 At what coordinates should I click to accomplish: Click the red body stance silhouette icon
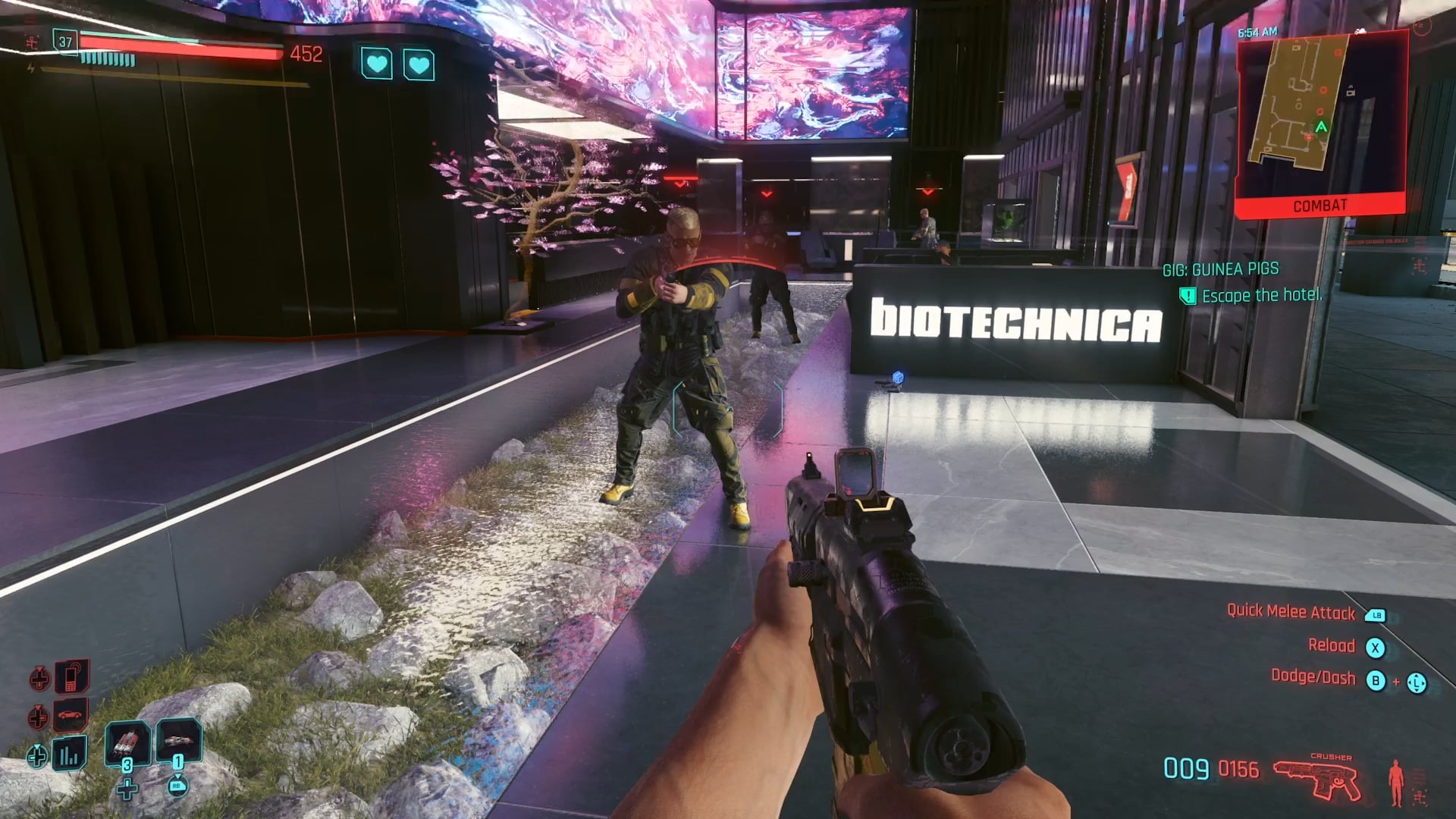click(1396, 783)
